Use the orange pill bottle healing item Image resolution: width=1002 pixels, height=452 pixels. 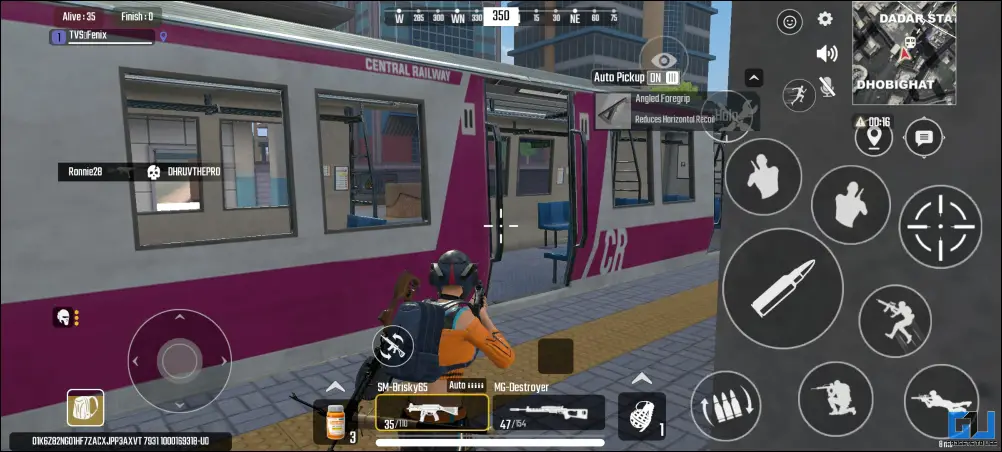click(x=337, y=418)
